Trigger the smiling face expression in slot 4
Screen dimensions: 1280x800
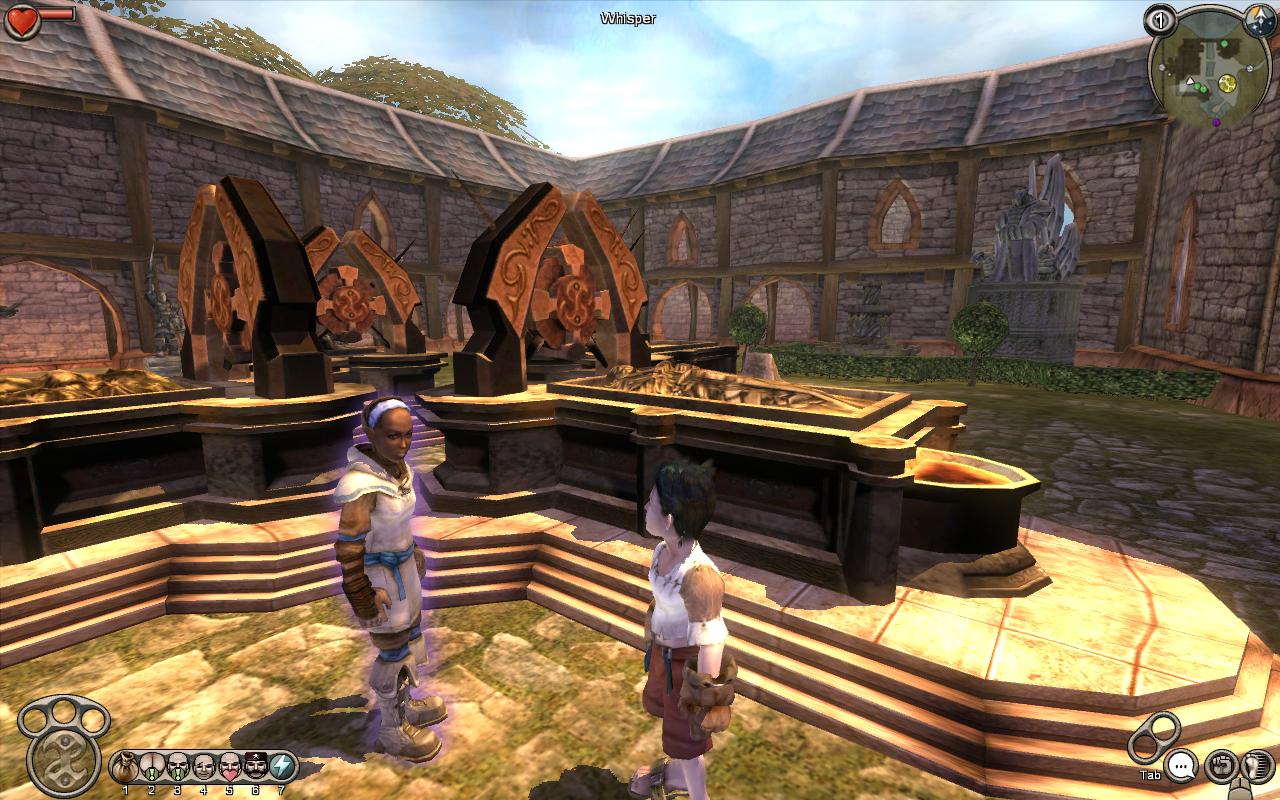pos(204,767)
